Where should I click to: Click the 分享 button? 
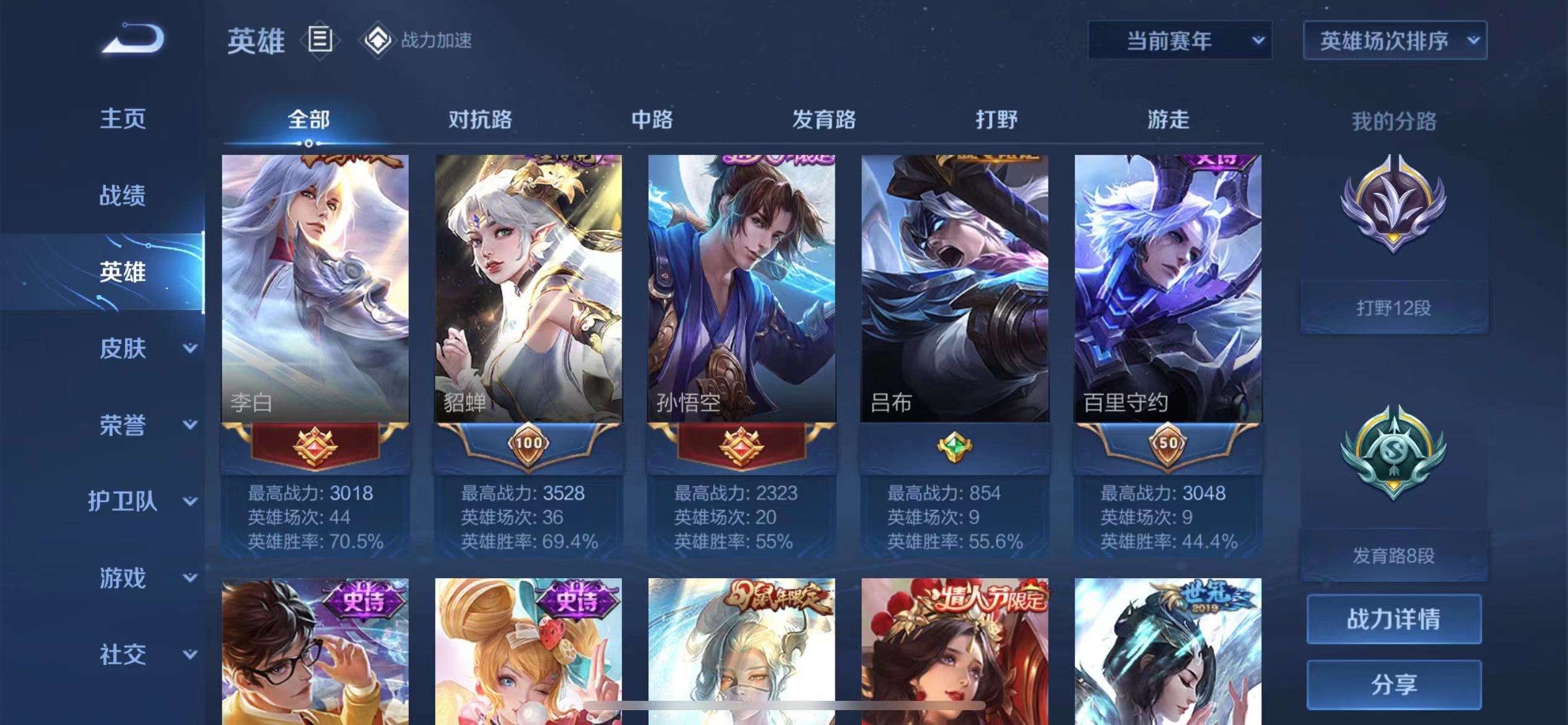[x=1395, y=685]
